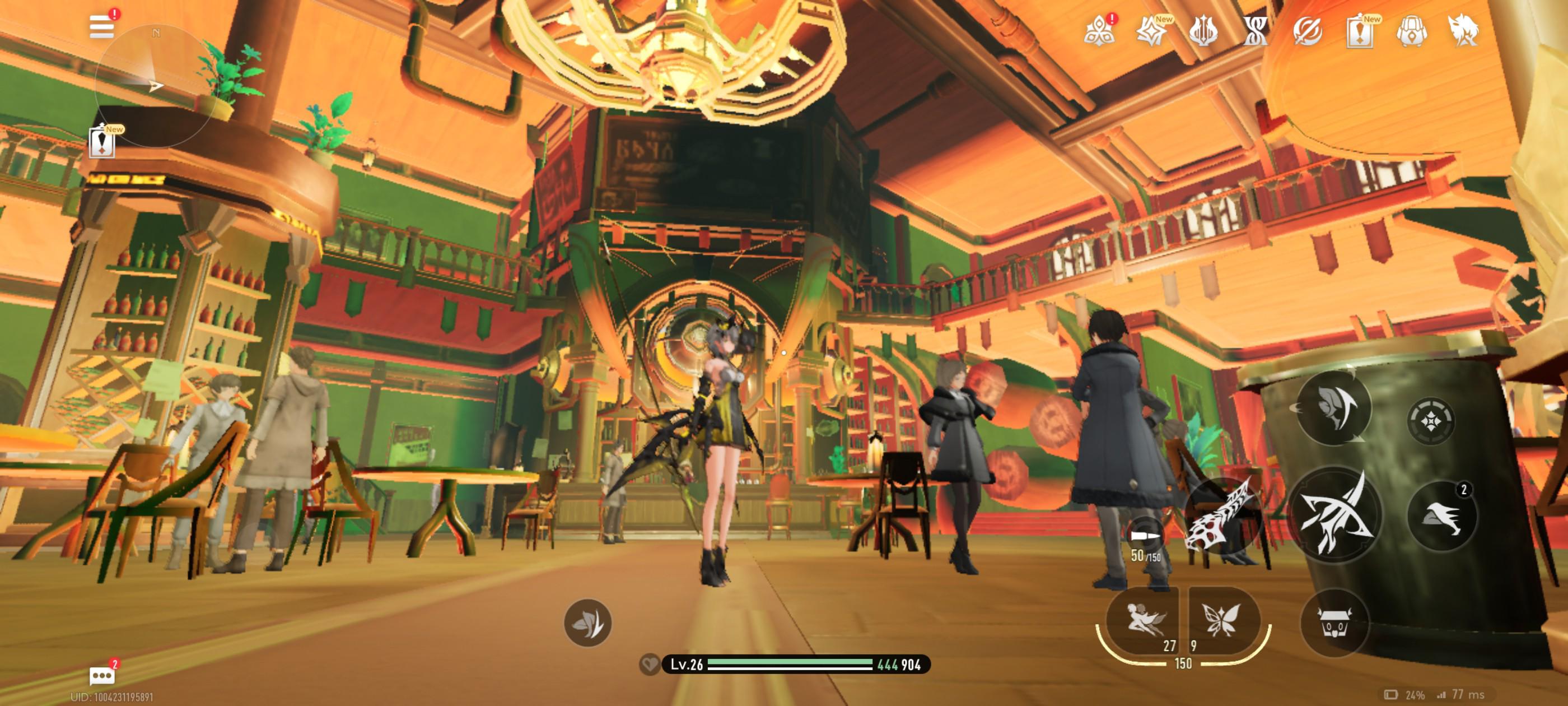Tap the horned chest creature button
Image resolution: width=1568 pixels, height=706 pixels.
point(1334,623)
